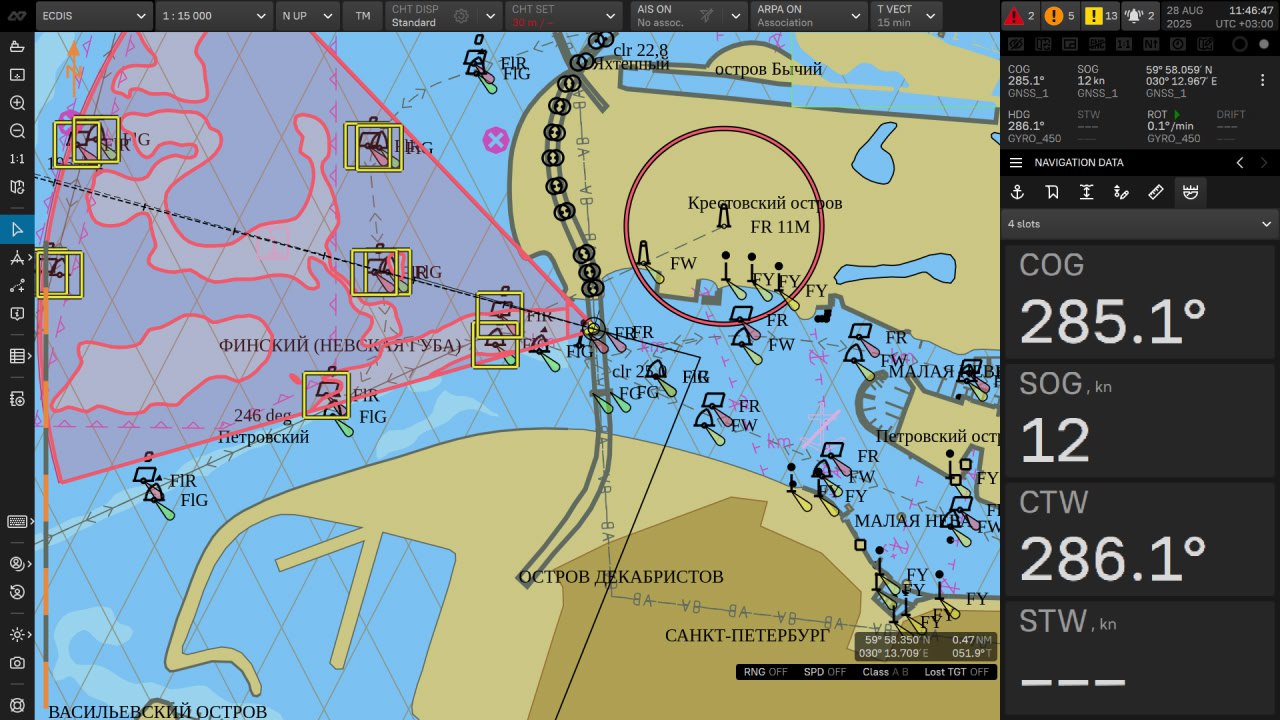This screenshot has width=1280, height=720.
Task: Go back with the left arrow in Navigation Data
Action: tap(1240, 163)
